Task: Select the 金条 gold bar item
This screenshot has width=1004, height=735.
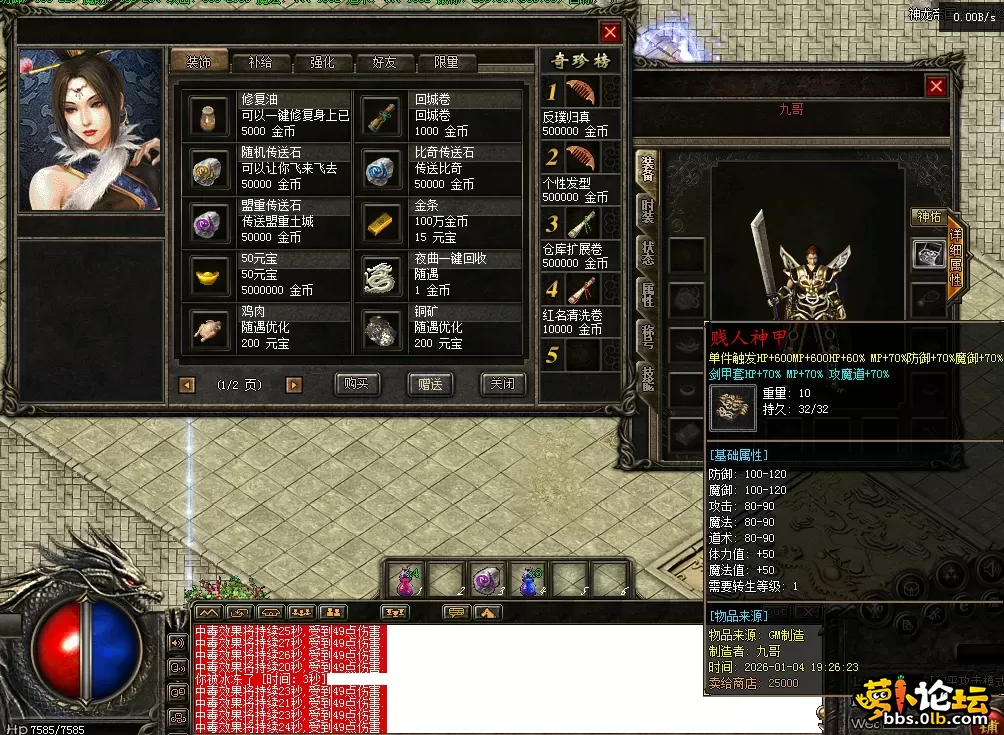Action: (x=382, y=221)
